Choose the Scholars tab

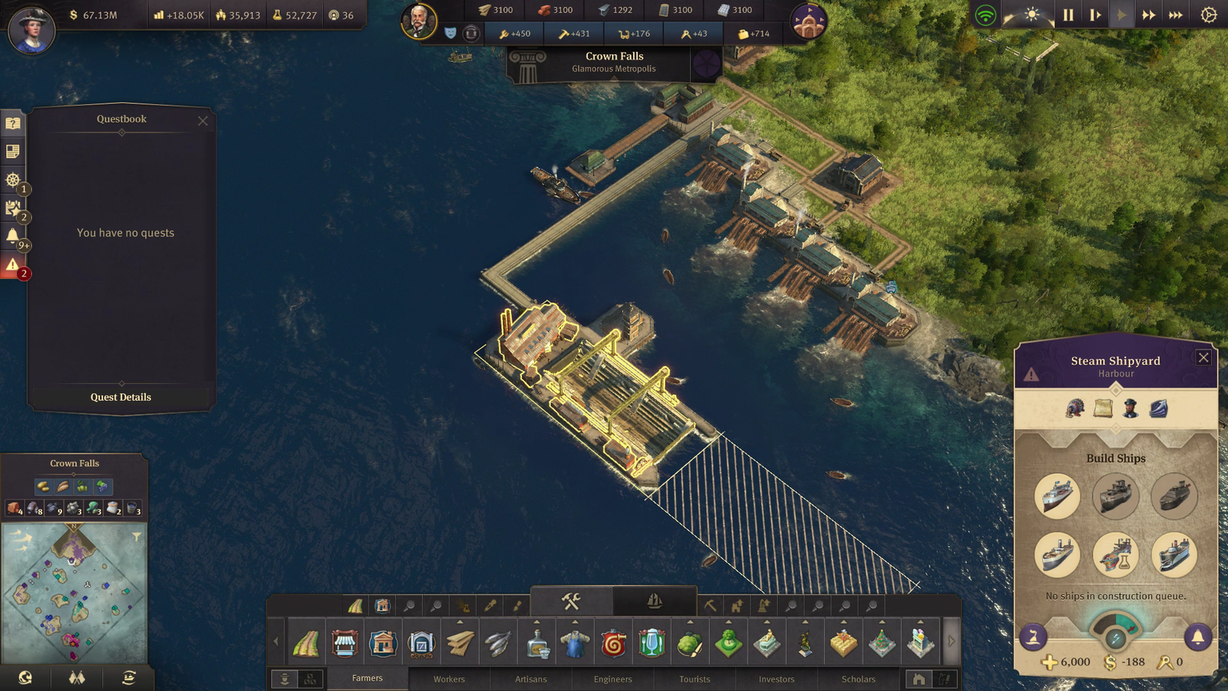pyautogui.click(x=858, y=679)
